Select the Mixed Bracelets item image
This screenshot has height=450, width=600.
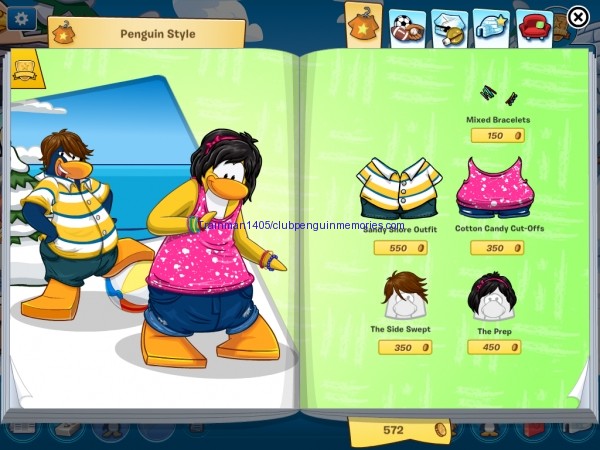point(497,95)
